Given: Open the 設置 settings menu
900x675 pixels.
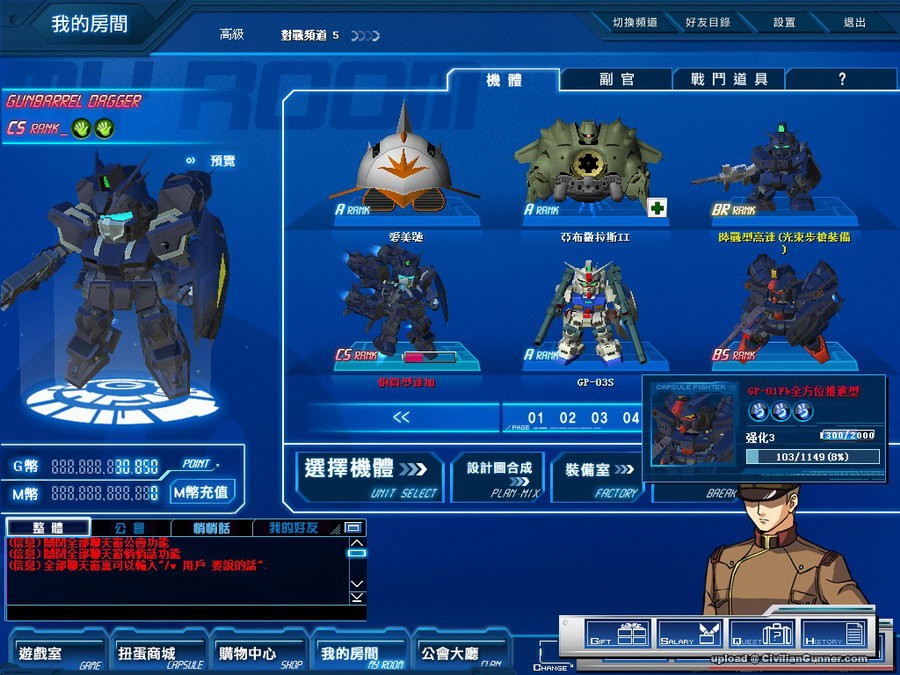Looking at the screenshot, I should (x=784, y=22).
